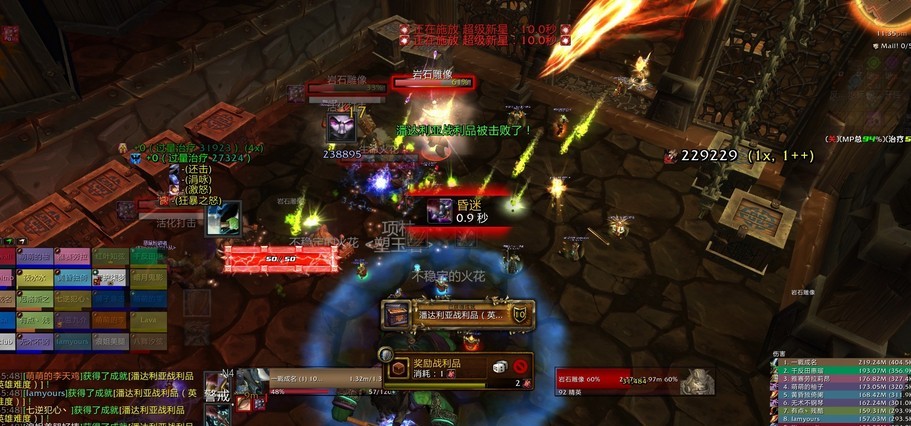
Task: Click the Mail indicator near the minimap
Action: click(888, 45)
